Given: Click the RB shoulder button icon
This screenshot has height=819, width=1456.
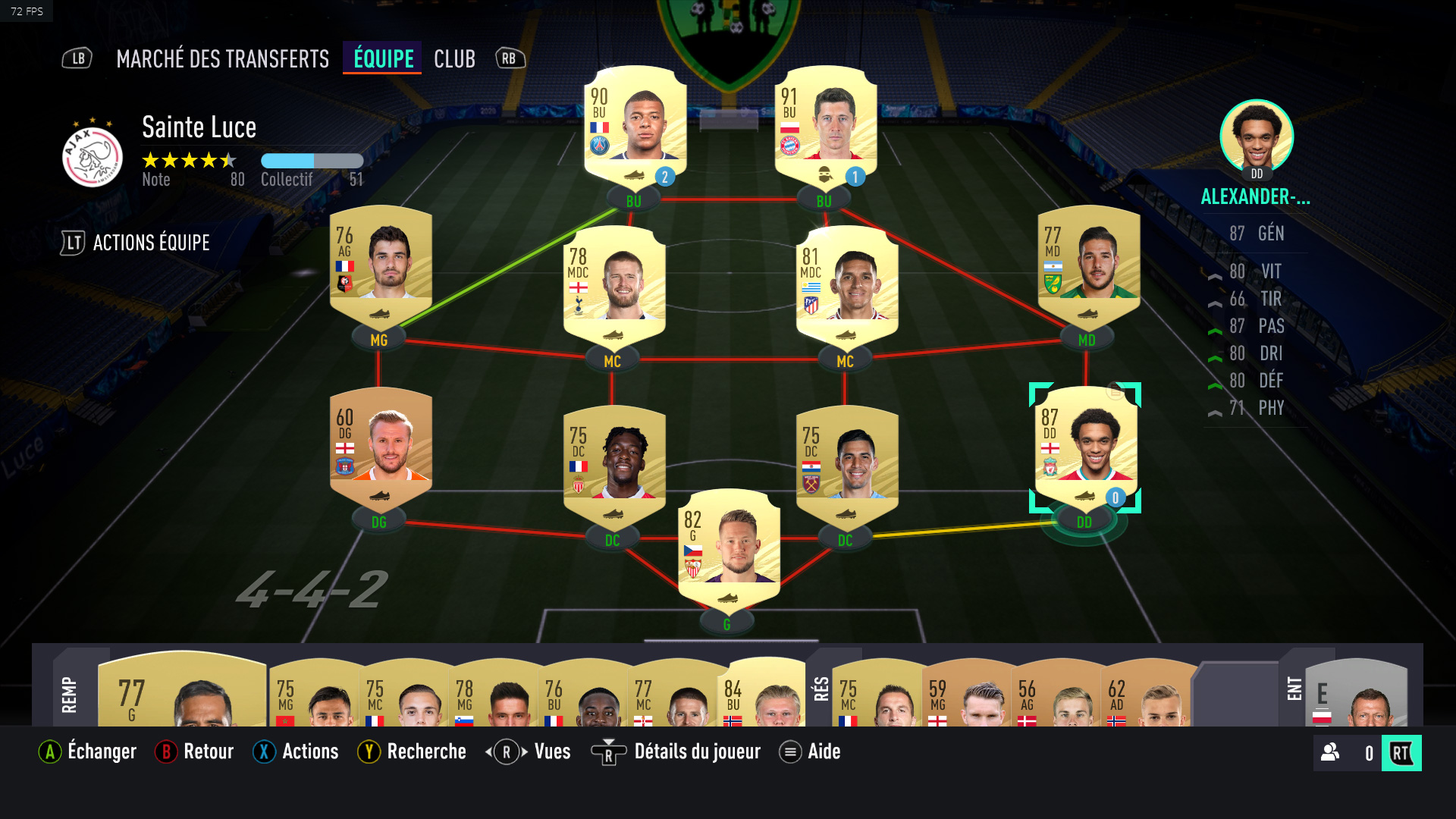Looking at the screenshot, I should (509, 58).
